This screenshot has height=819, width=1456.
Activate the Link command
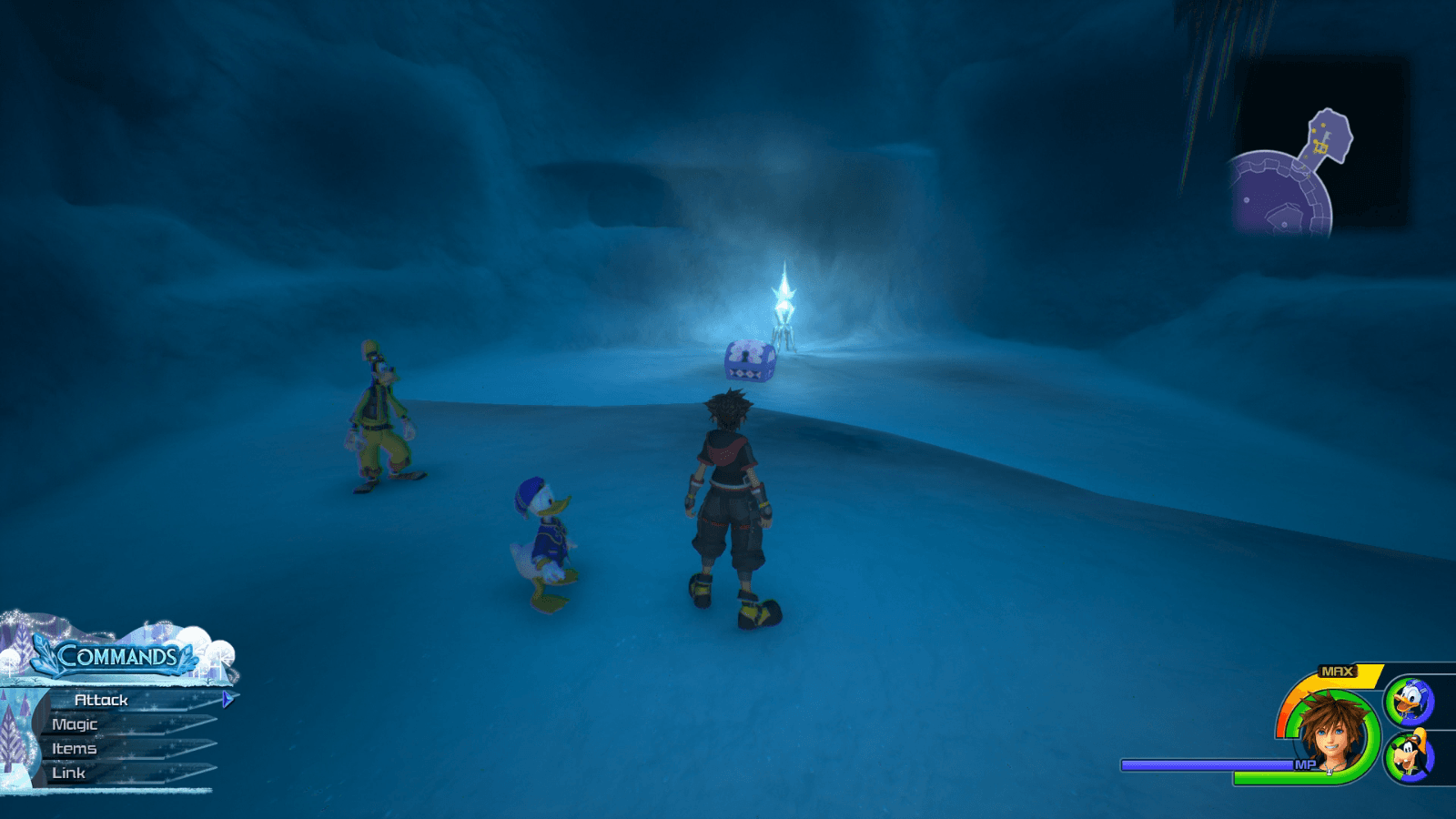click(x=70, y=773)
